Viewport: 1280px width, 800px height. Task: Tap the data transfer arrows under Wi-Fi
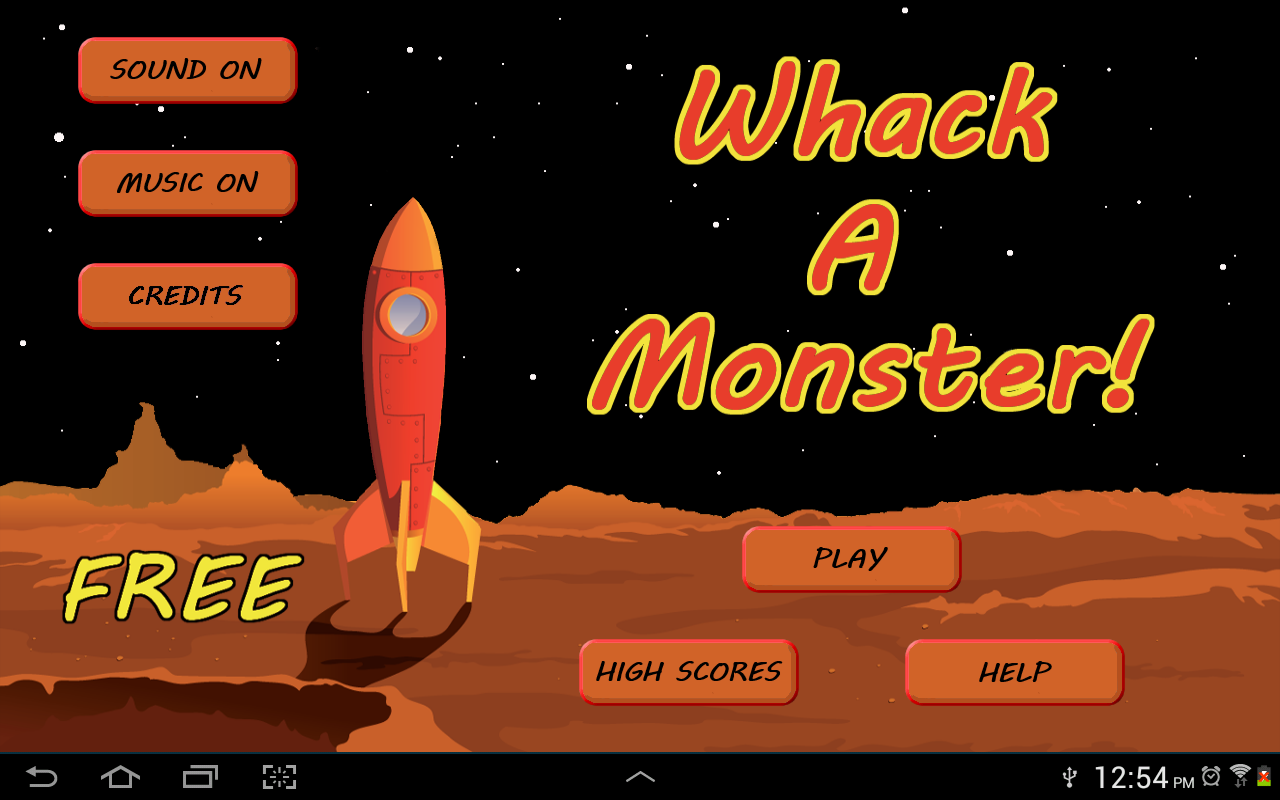point(1243,784)
